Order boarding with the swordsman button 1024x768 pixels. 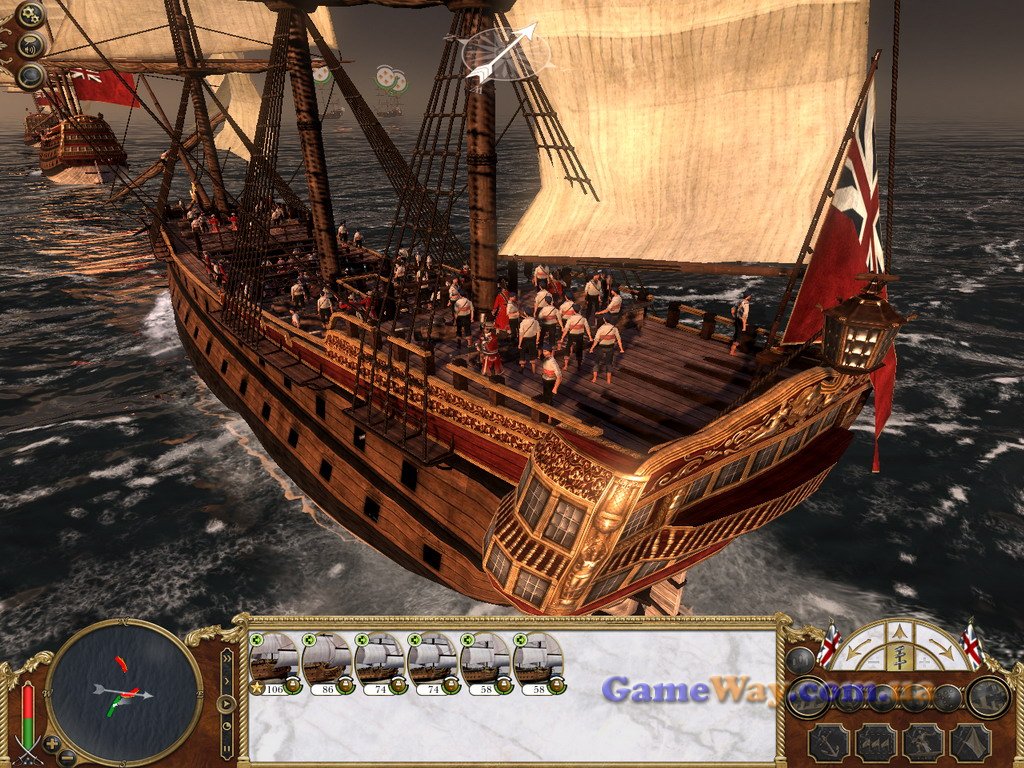tap(923, 742)
